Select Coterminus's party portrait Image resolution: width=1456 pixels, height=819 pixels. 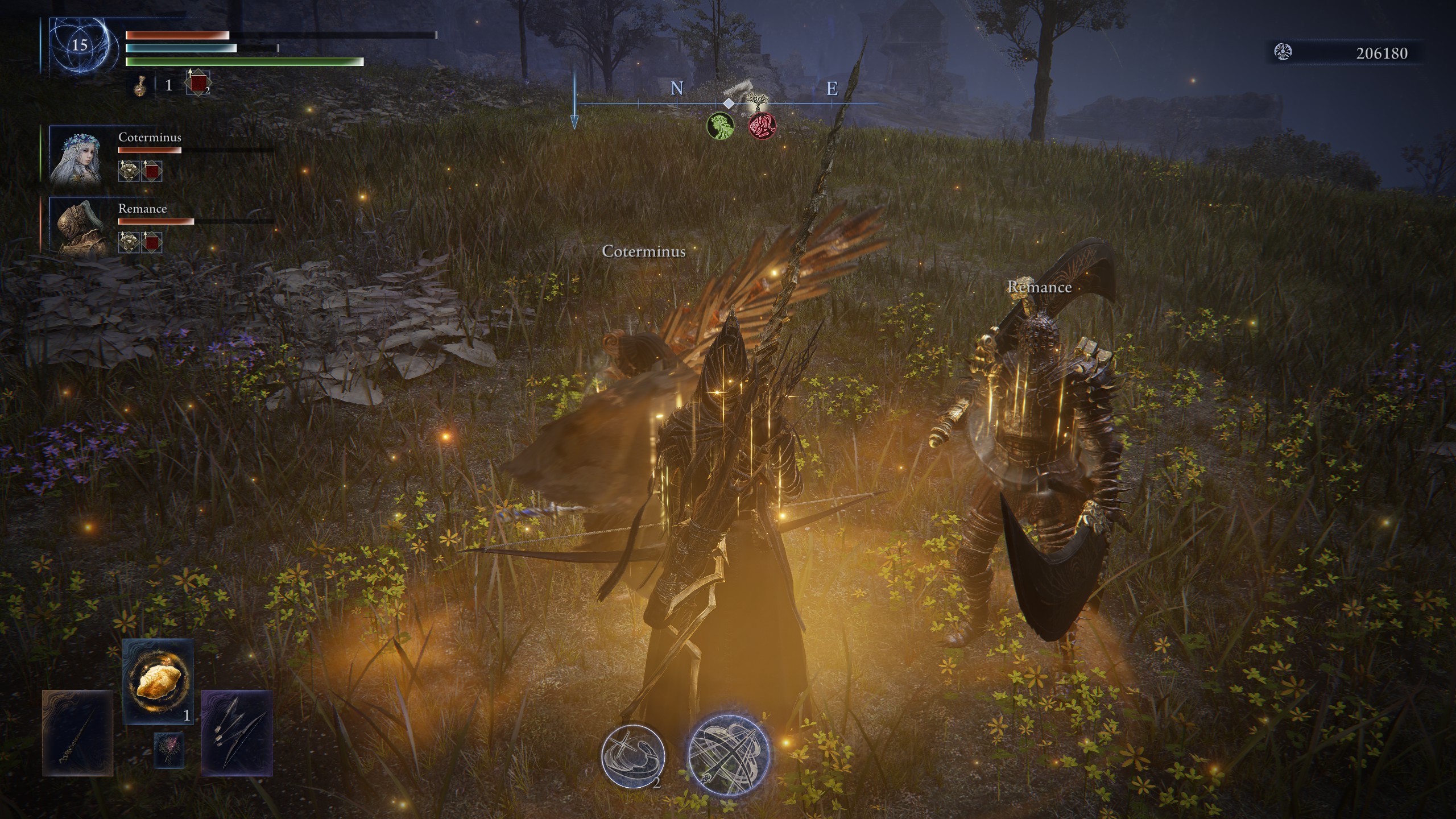click(76, 154)
